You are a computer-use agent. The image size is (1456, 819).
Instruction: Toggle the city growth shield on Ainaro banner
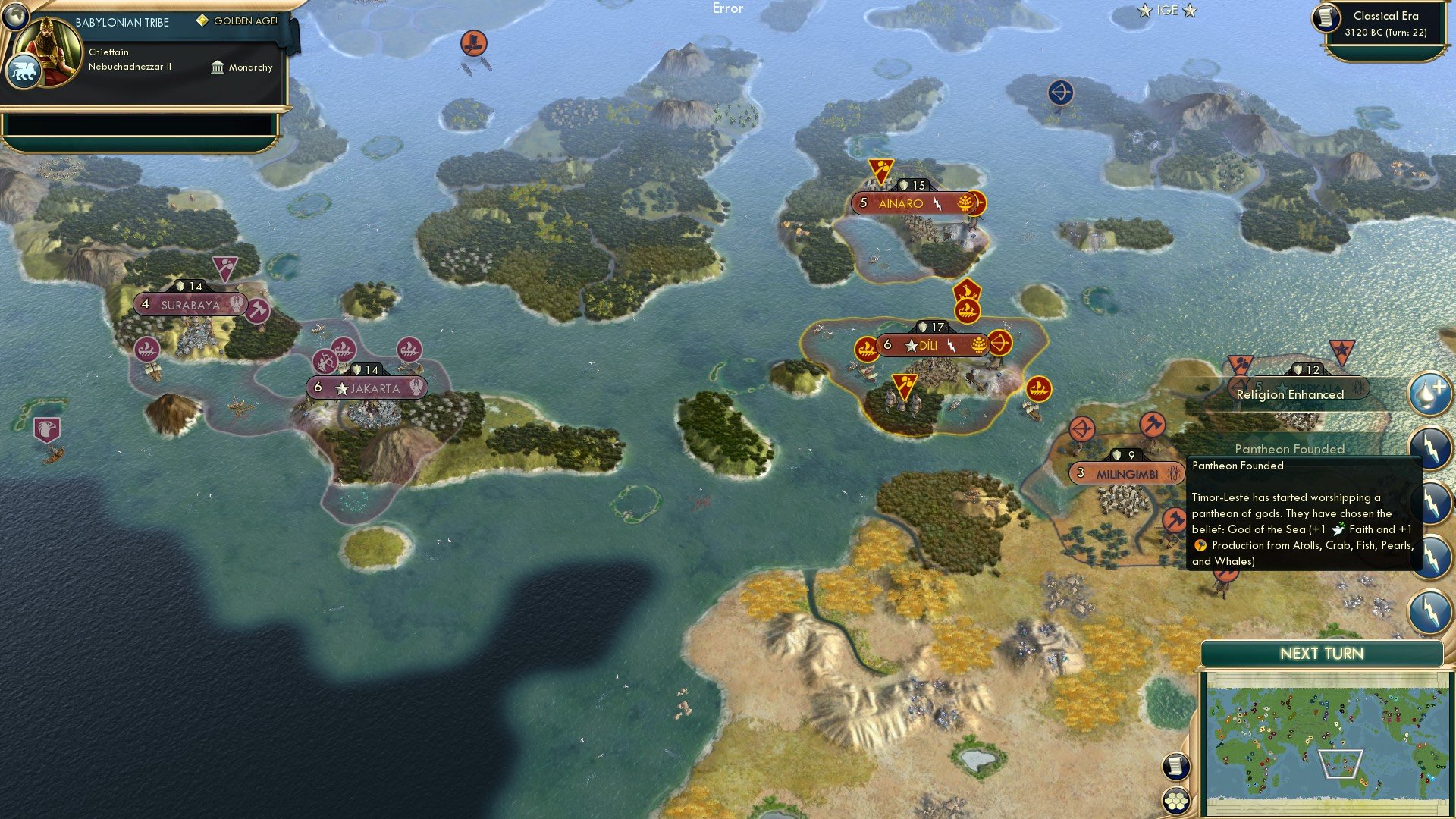click(x=902, y=186)
